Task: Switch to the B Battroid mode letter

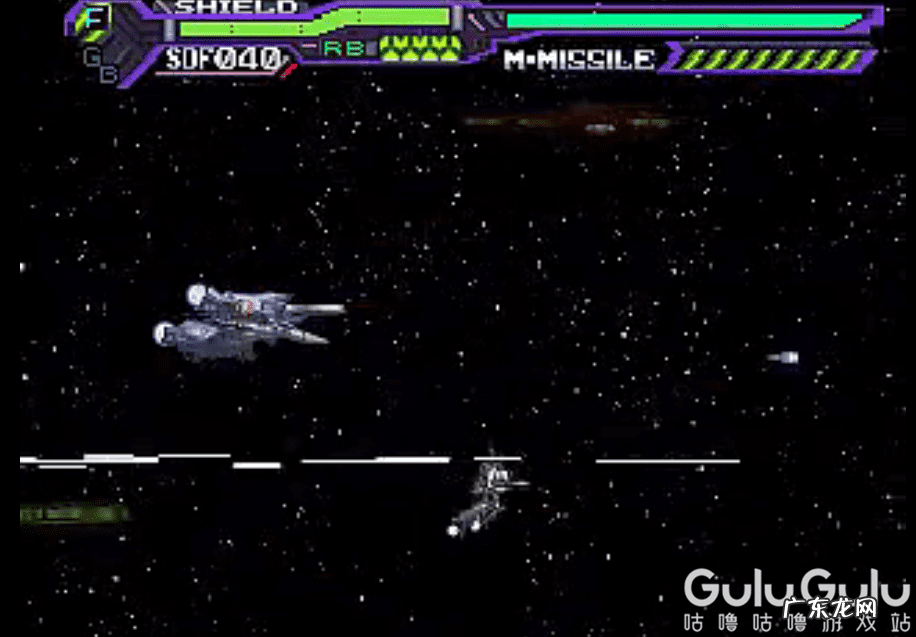Action: pyautogui.click(x=108, y=72)
